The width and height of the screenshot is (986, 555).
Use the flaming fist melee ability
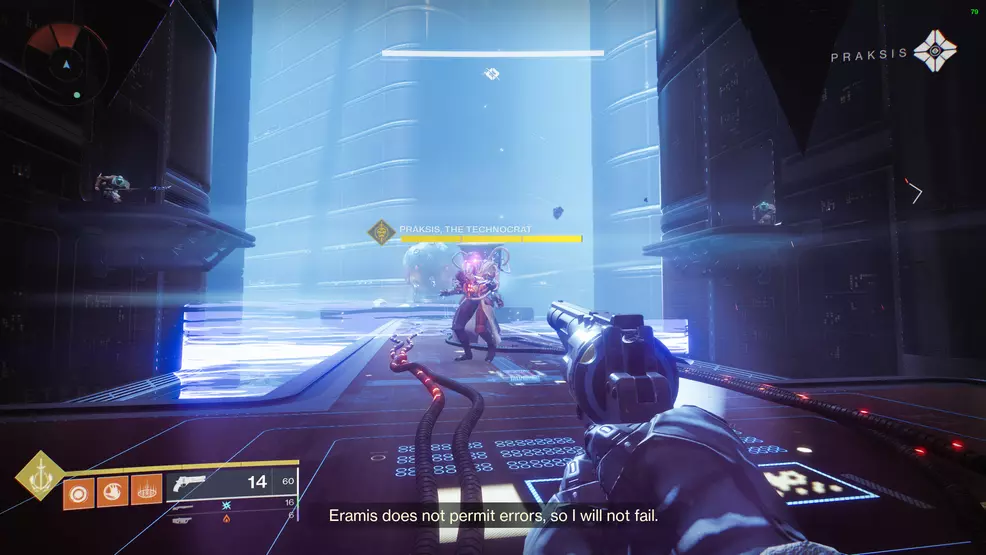(113, 493)
